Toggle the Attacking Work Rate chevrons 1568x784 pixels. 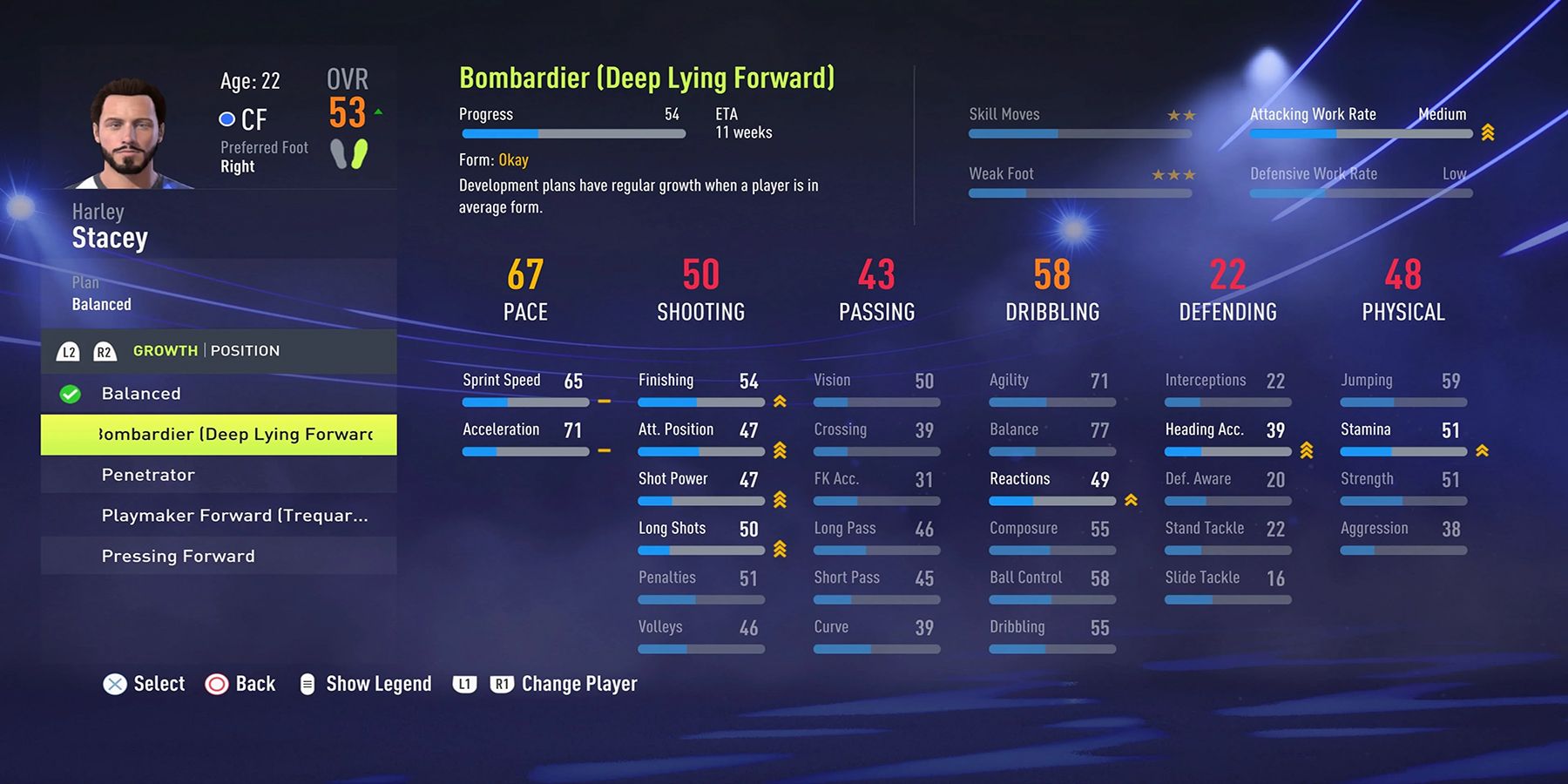tap(1487, 132)
